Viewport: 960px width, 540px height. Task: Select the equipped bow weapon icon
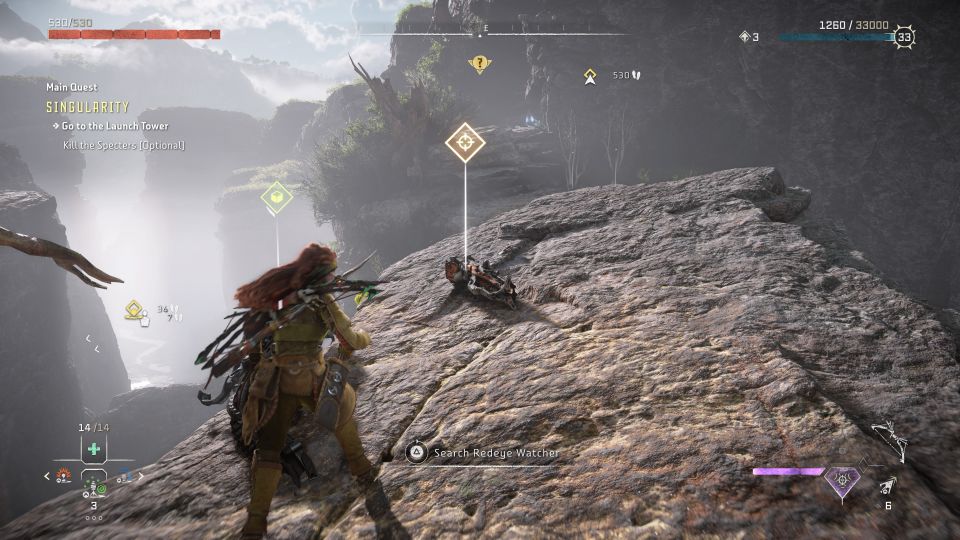click(x=888, y=439)
